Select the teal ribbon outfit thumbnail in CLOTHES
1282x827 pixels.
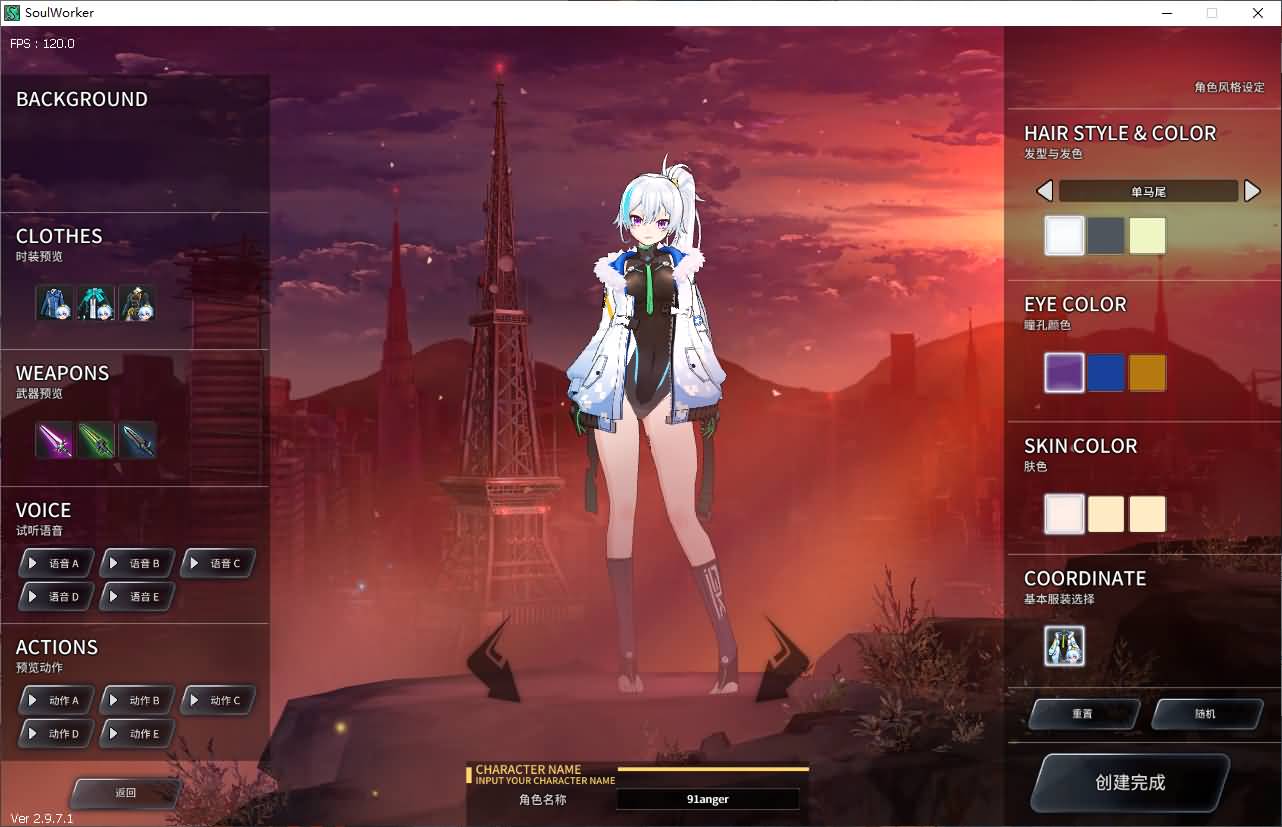click(x=96, y=303)
